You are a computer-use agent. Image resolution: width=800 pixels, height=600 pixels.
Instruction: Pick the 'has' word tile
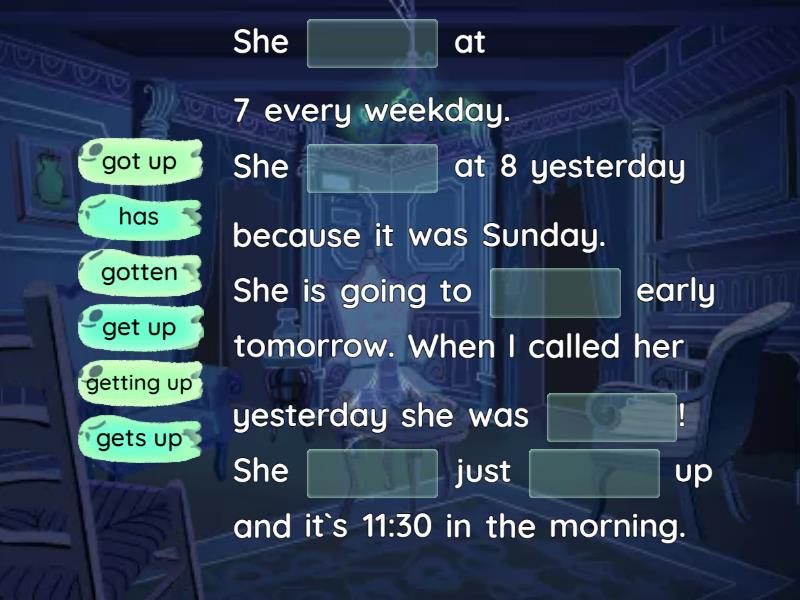139,217
